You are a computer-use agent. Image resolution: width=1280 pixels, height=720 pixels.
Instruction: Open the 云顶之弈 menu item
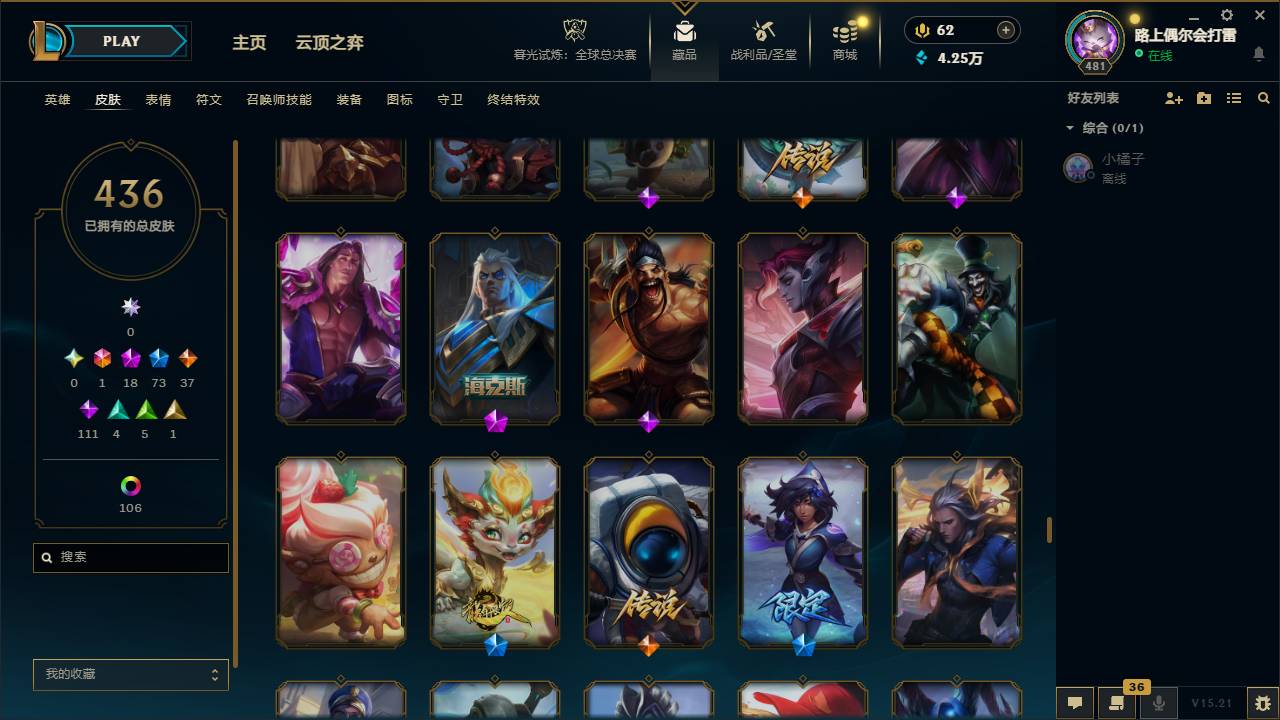click(x=330, y=43)
